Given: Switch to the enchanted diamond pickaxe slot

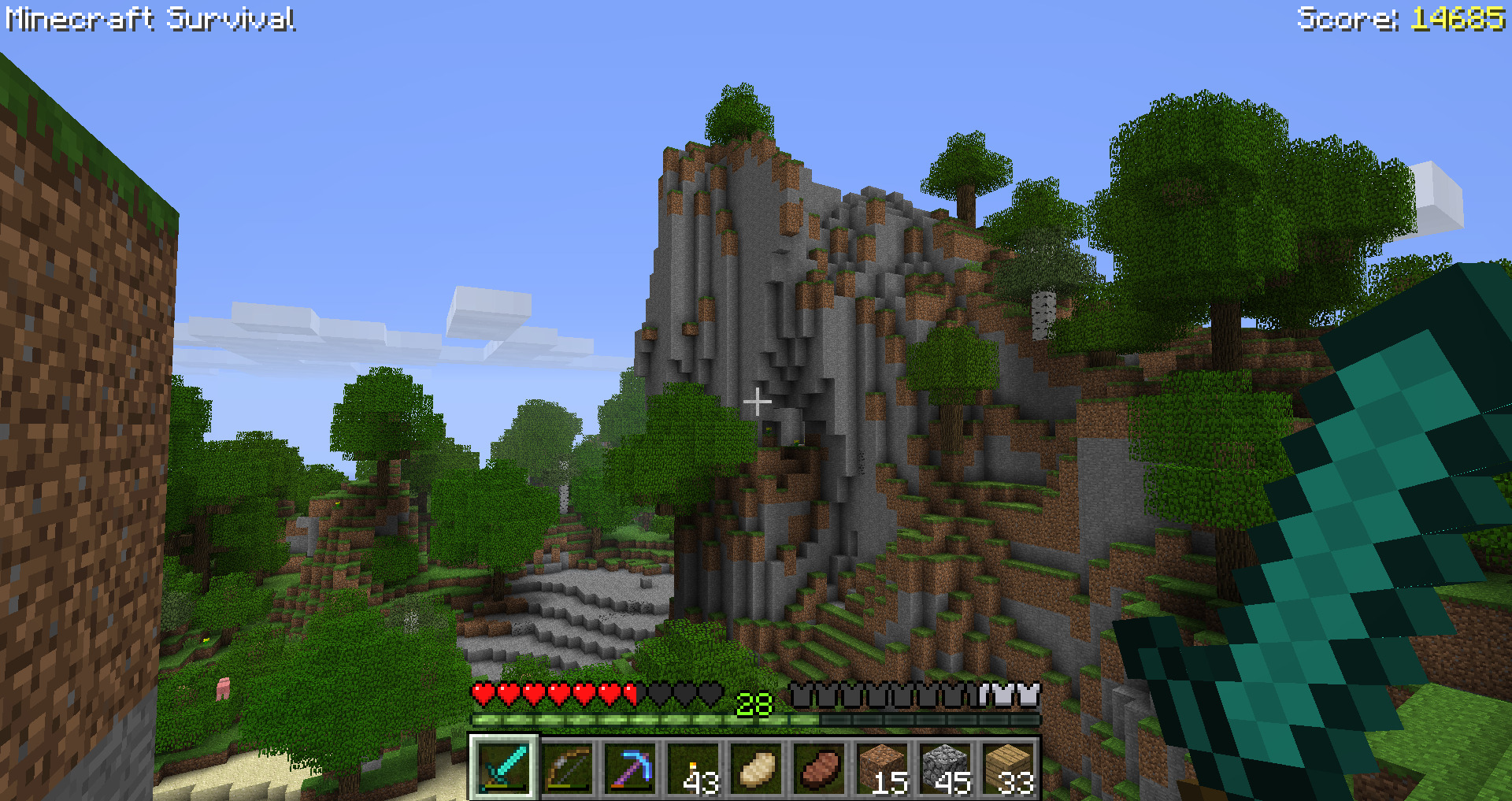Looking at the screenshot, I should 630,767.
